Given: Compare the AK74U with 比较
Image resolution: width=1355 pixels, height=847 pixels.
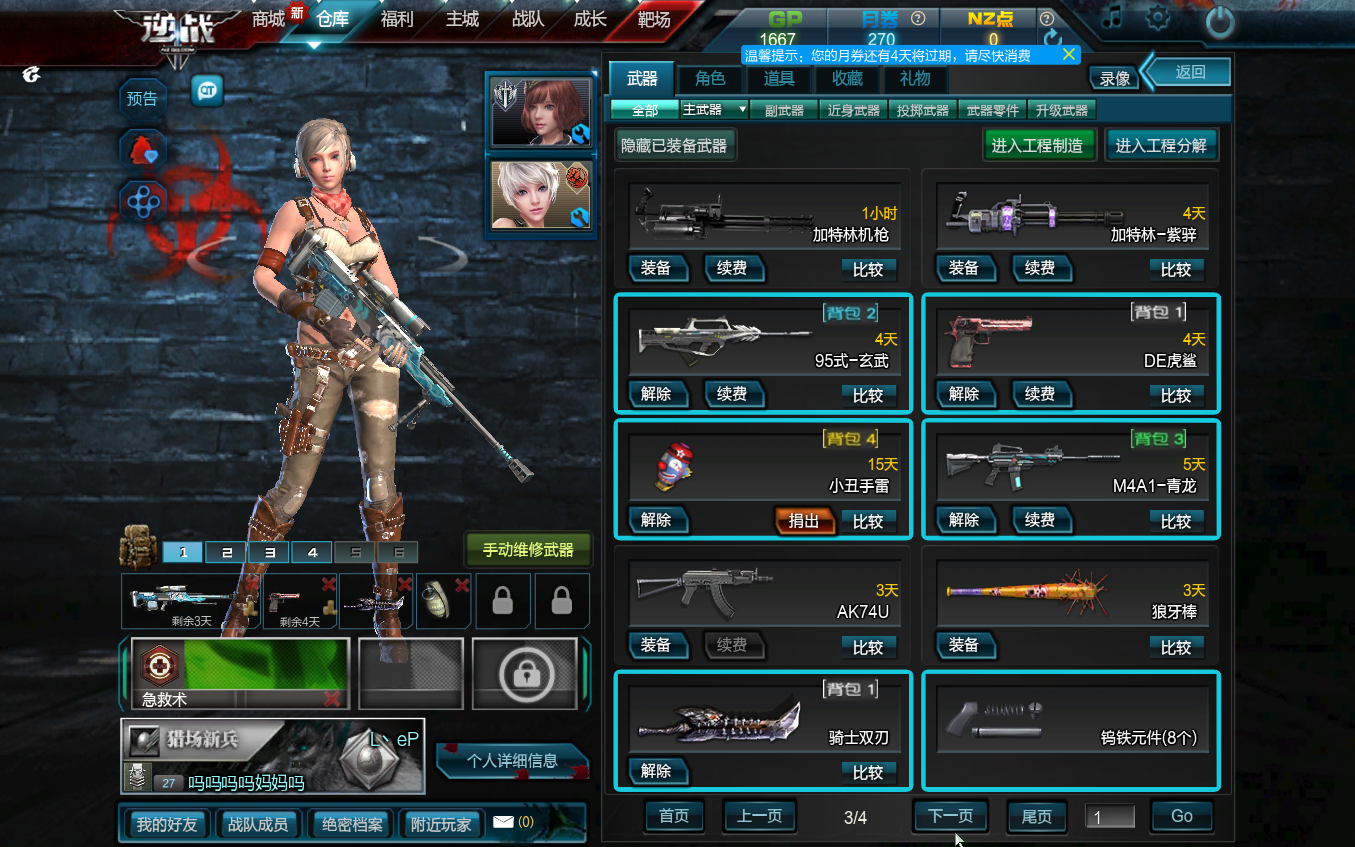Looking at the screenshot, I should point(868,647).
